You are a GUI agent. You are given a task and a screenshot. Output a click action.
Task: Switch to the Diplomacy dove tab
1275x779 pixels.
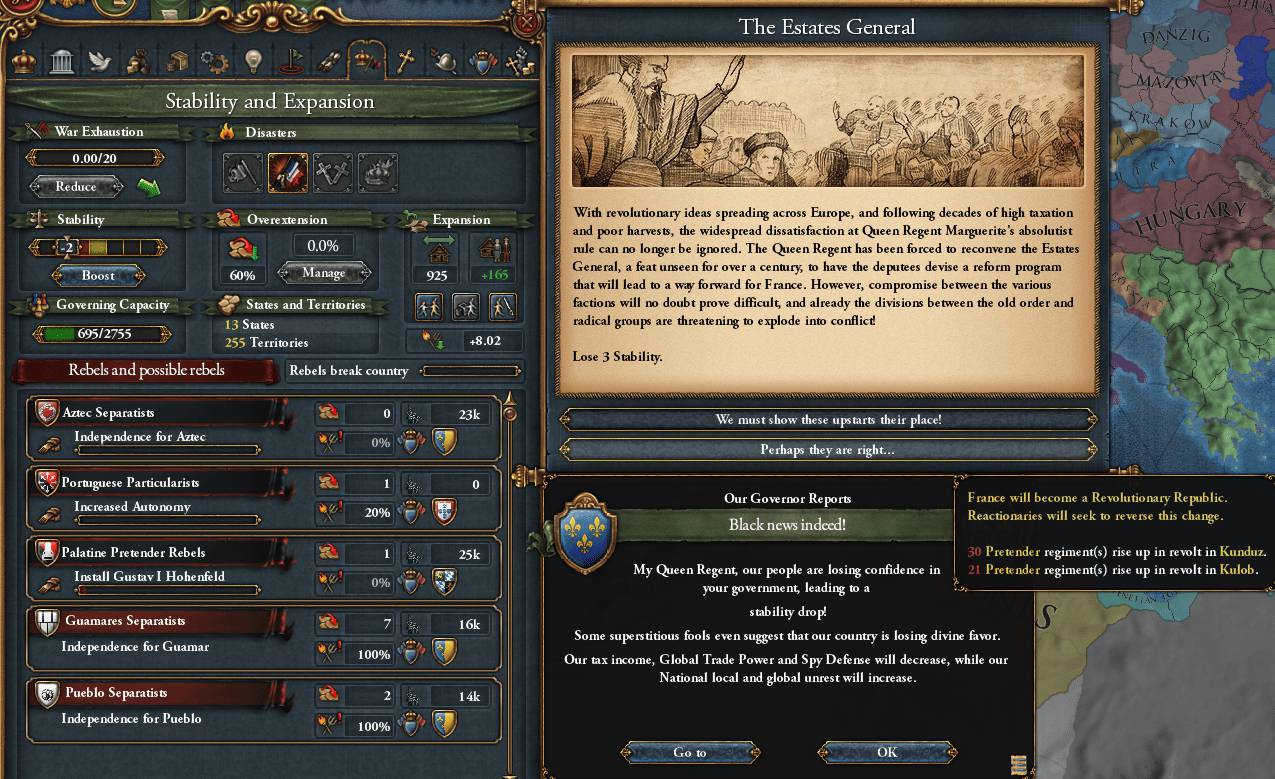tap(98, 62)
